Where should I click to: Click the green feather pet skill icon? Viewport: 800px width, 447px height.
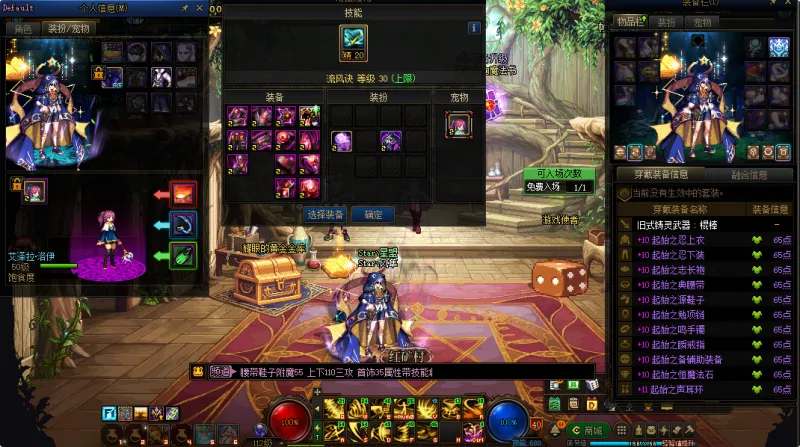click(183, 255)
